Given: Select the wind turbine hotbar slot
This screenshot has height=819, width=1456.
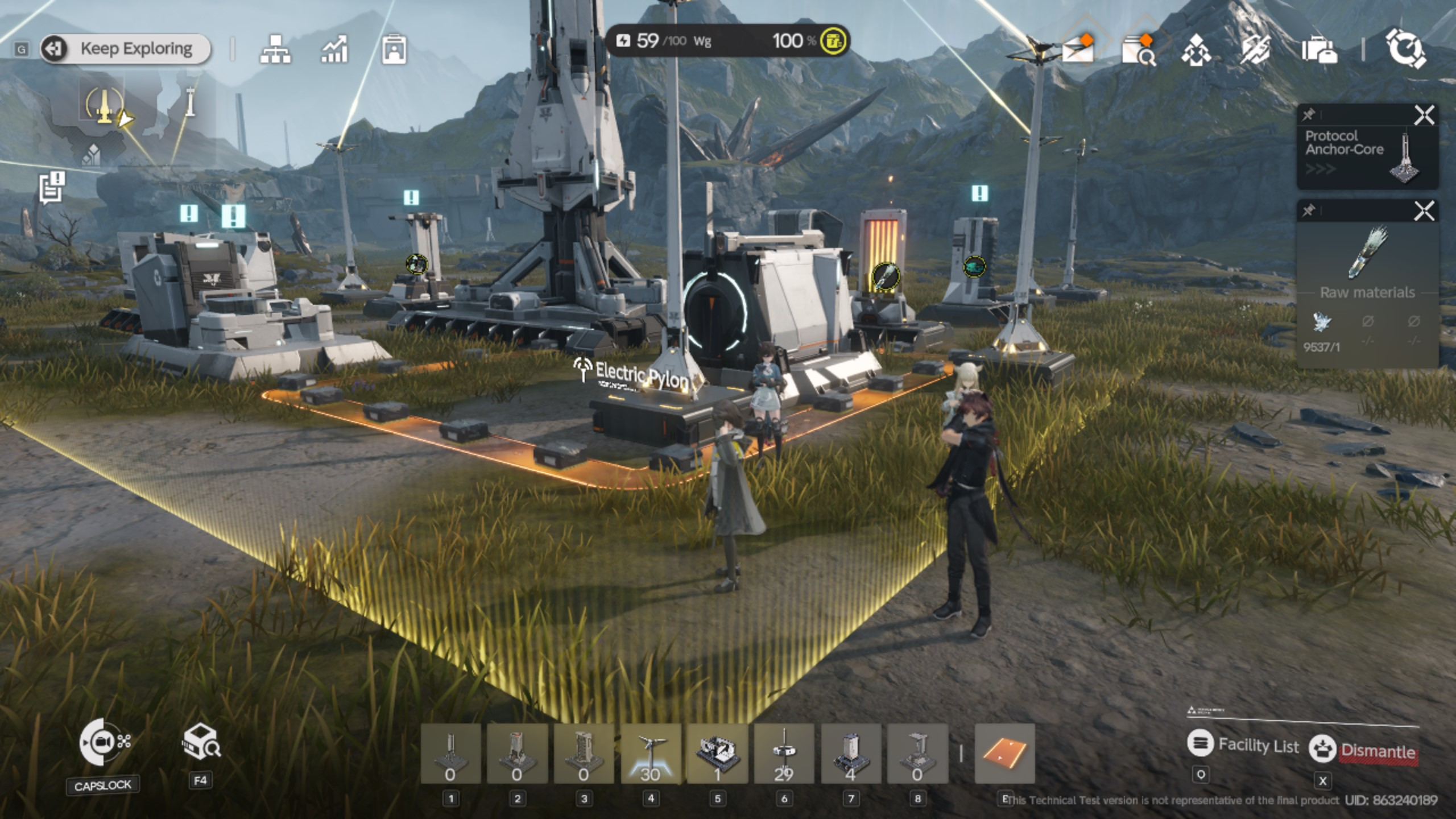Looking at the screenshot, I should click(x=651, y=754).
